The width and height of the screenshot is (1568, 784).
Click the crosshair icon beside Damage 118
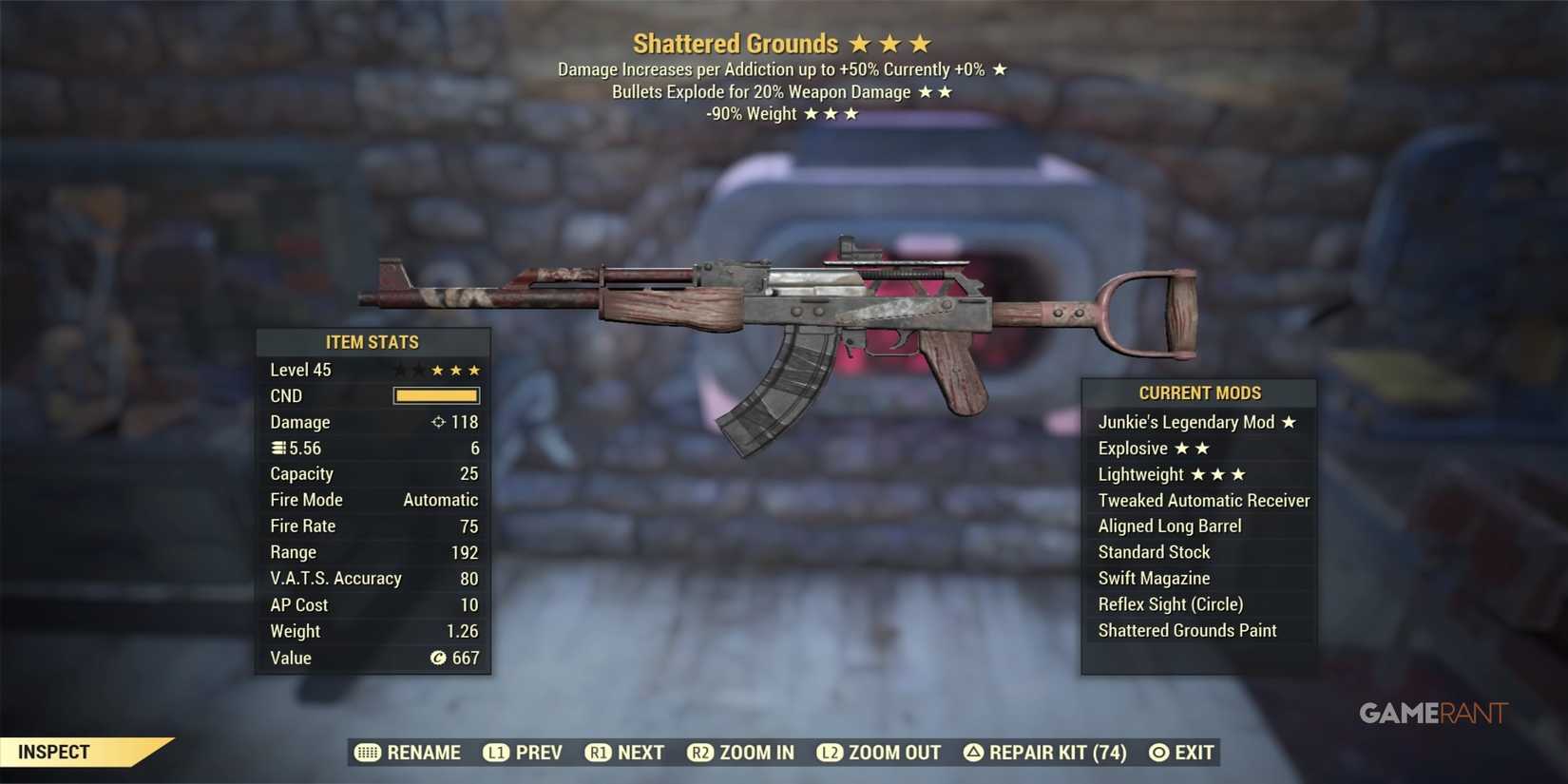click(x=438, y=422)
